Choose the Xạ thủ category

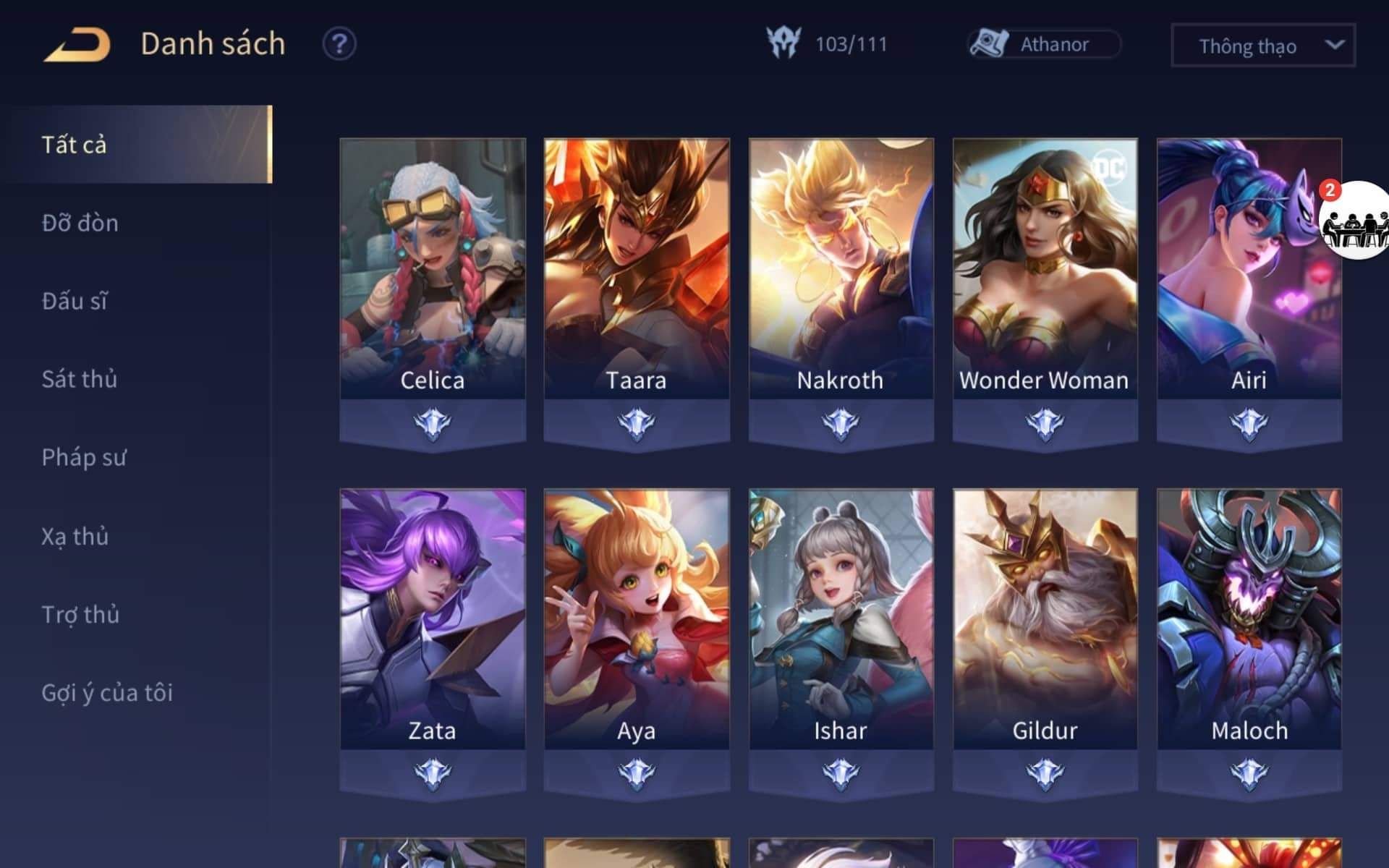pyautogui.click(x=75, y=536)
